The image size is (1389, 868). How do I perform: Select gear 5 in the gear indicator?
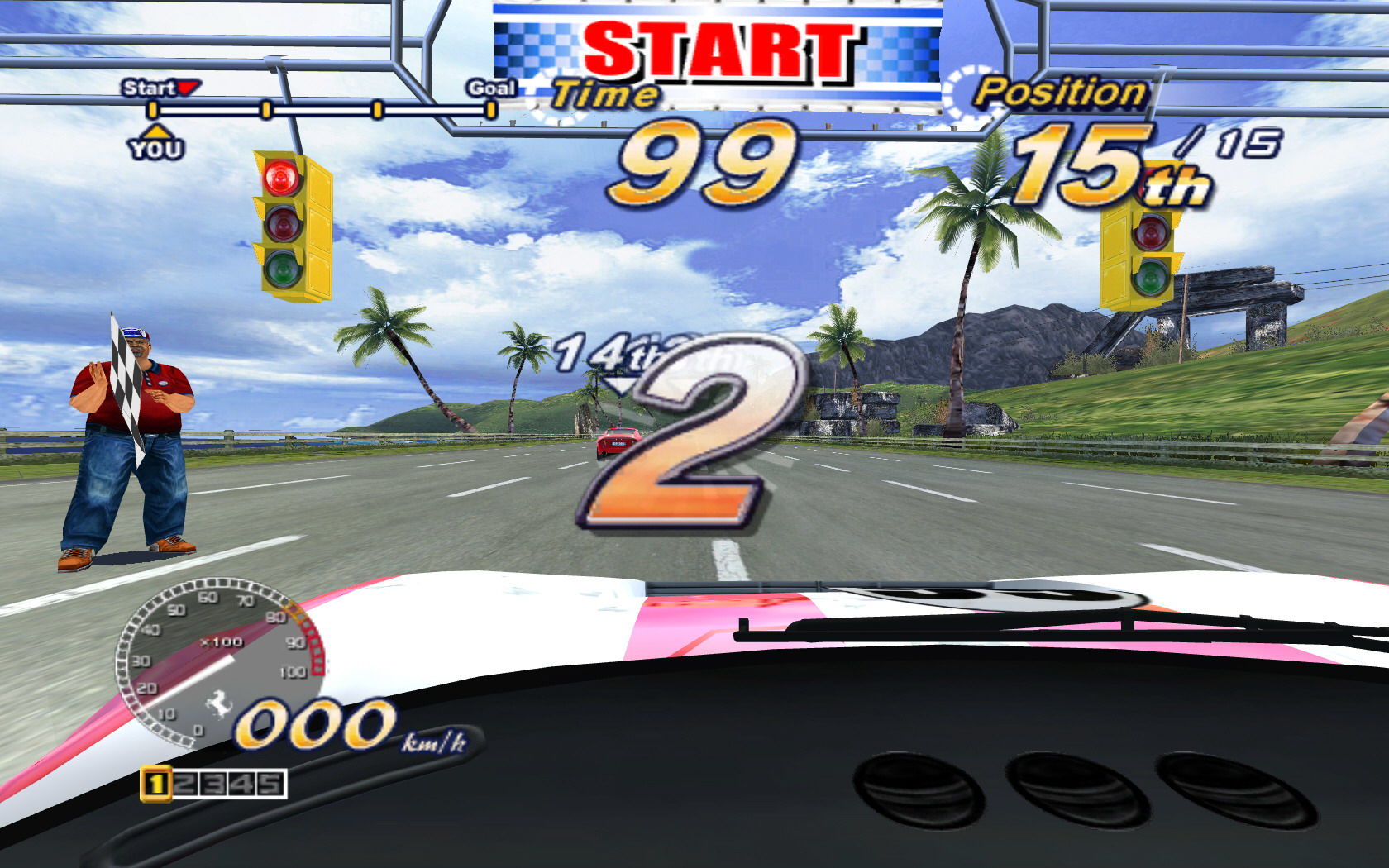(x=270, y=784)
